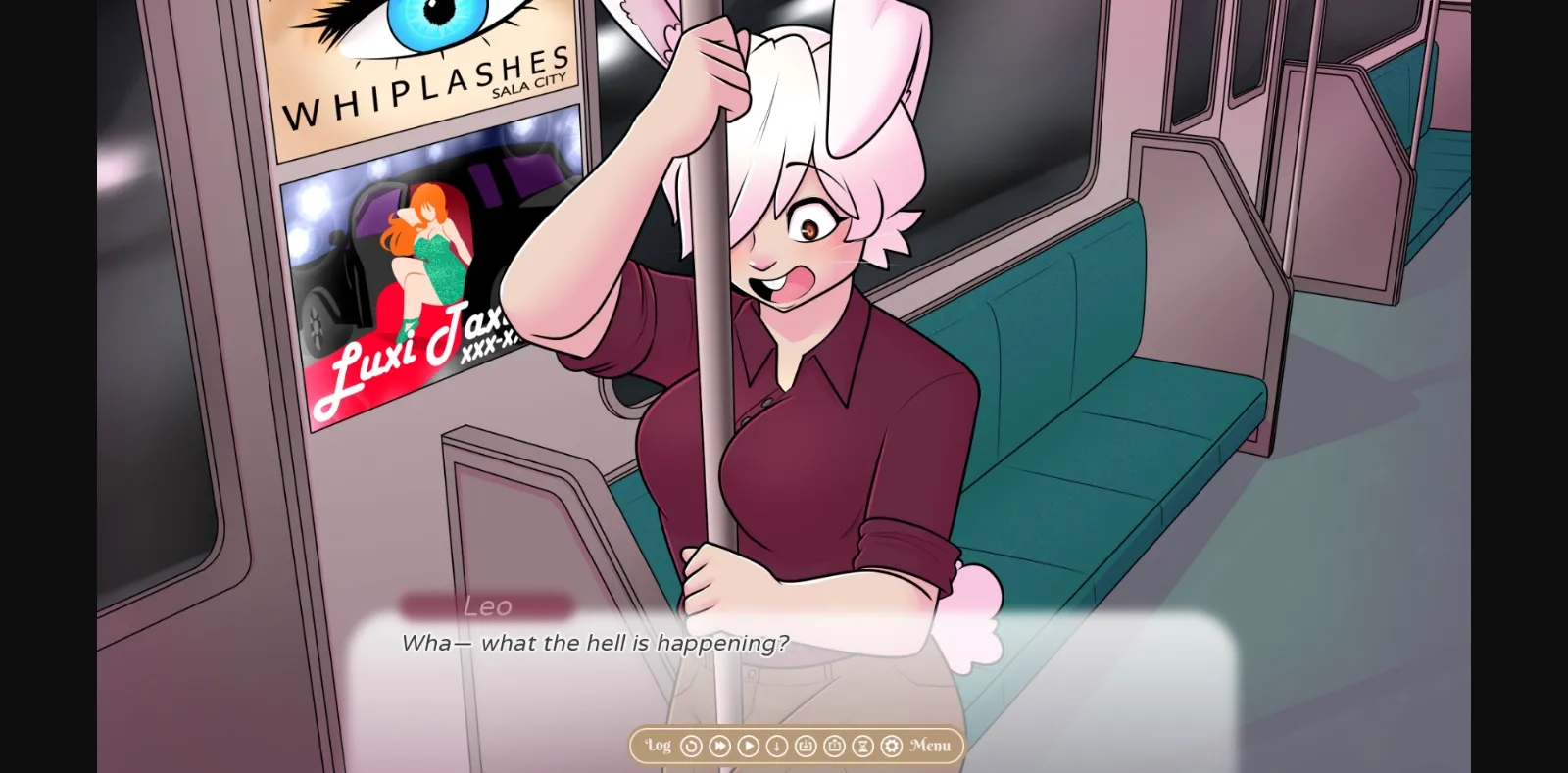Save the game using the save icon

(806, 746)
